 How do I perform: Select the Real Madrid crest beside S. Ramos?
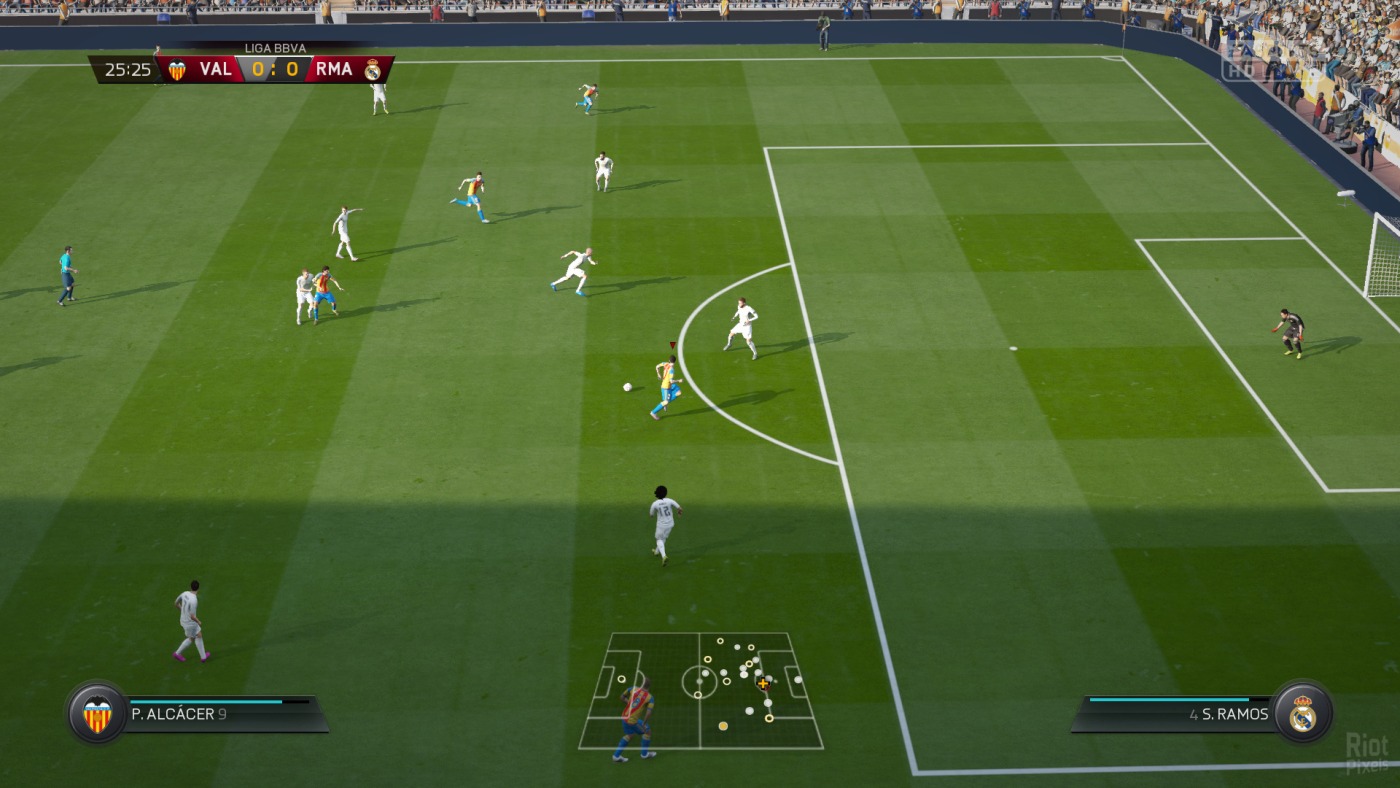[1302, 713]
